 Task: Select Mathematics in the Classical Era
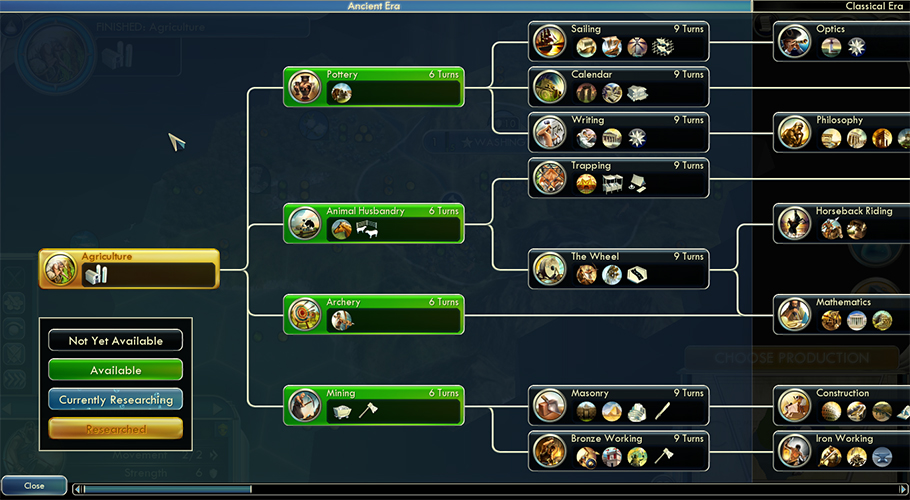pos(842,314)
